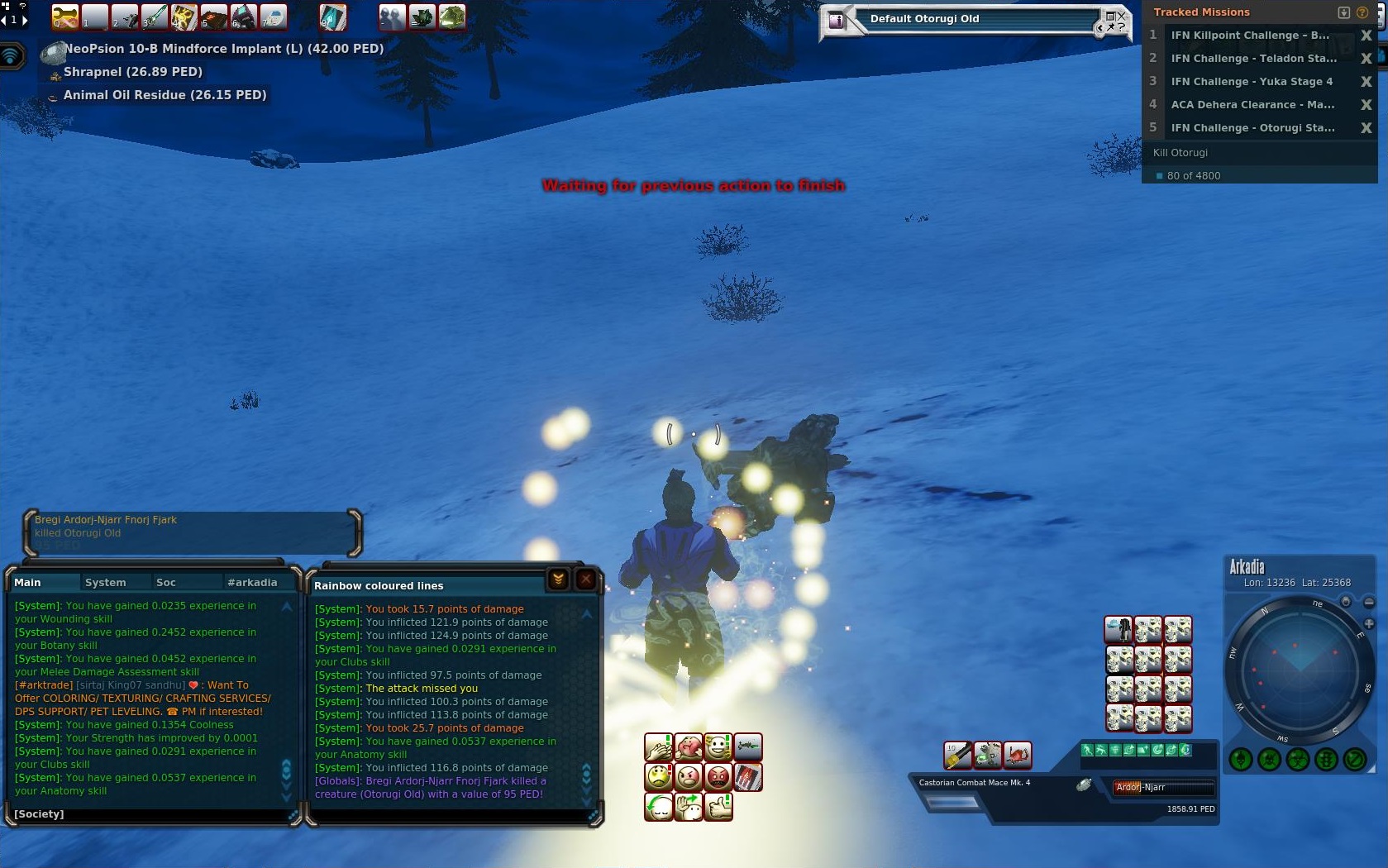
Task: Trigger the clapping hands emote
Action: [x=658, y=748]
